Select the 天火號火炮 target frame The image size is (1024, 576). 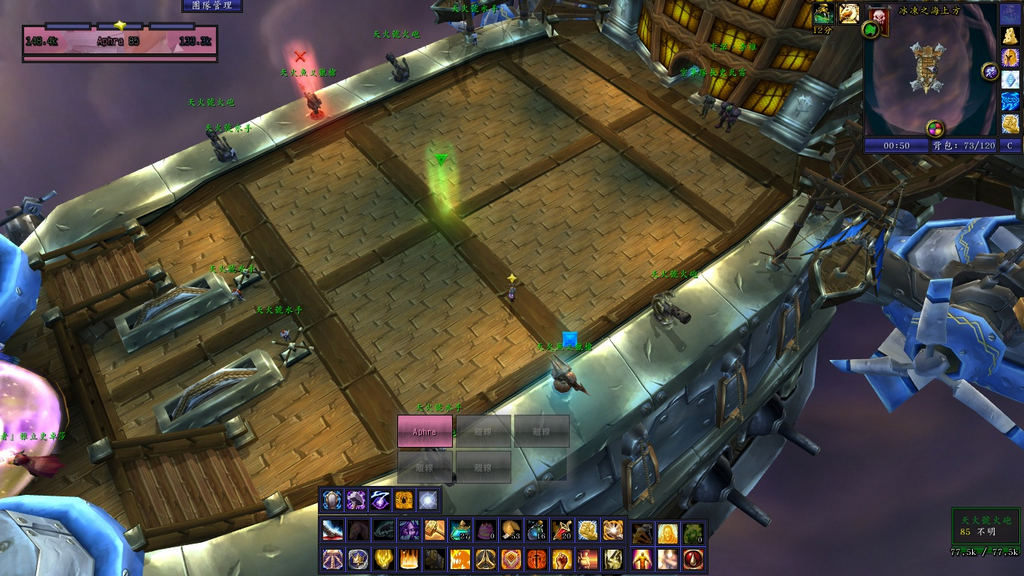(x=985, y=525)
